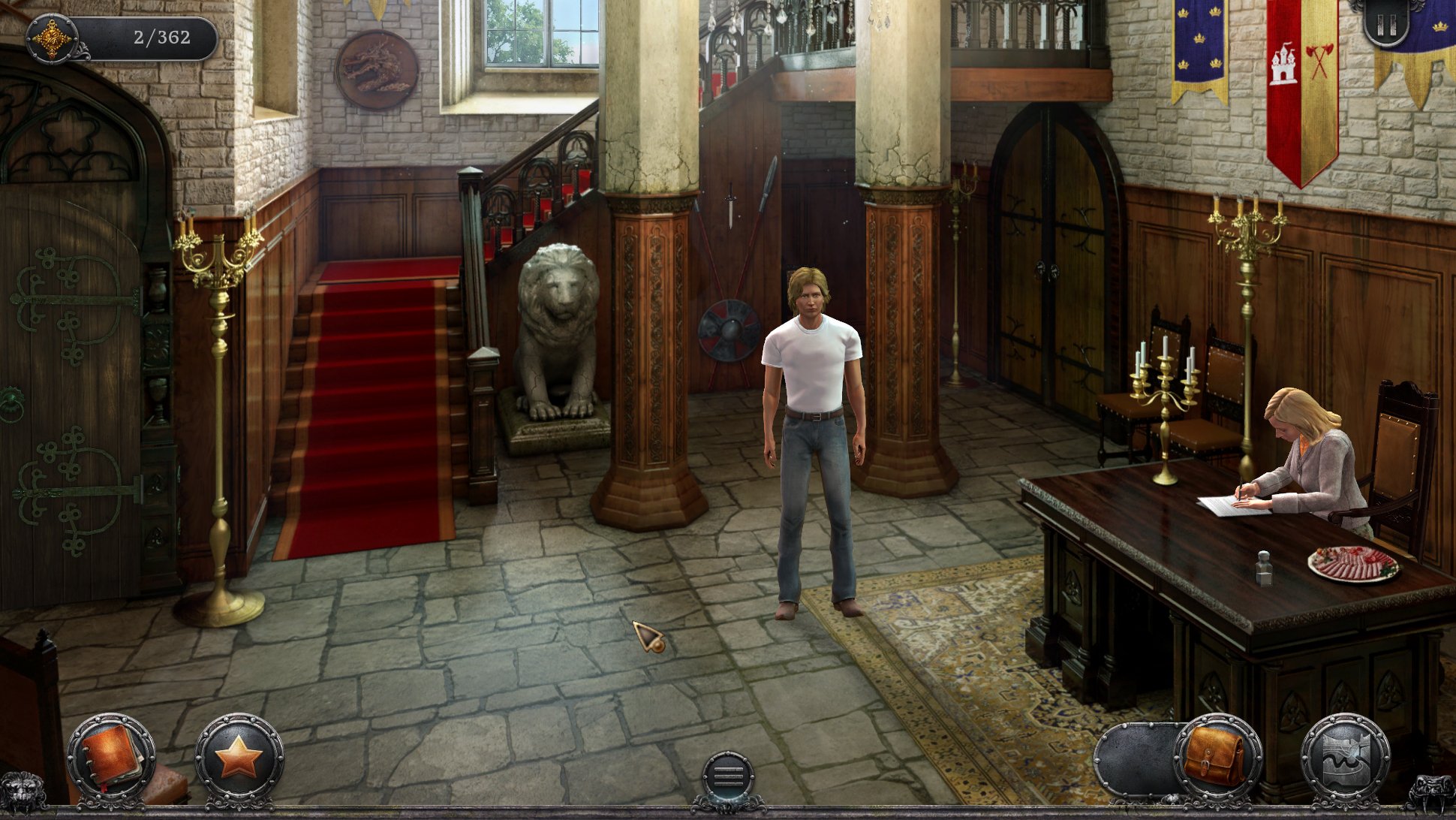Open the bottom center menu button
Image resolution: width=1456 pixels, height=820 pixels.
[728, 778]
